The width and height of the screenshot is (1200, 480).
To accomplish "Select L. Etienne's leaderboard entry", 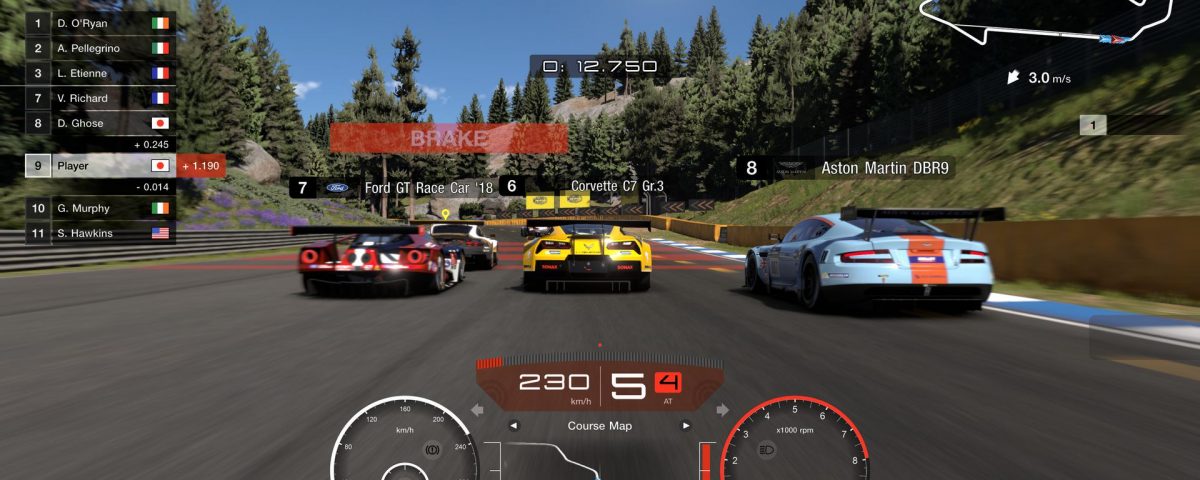I will tap(100, 73).
